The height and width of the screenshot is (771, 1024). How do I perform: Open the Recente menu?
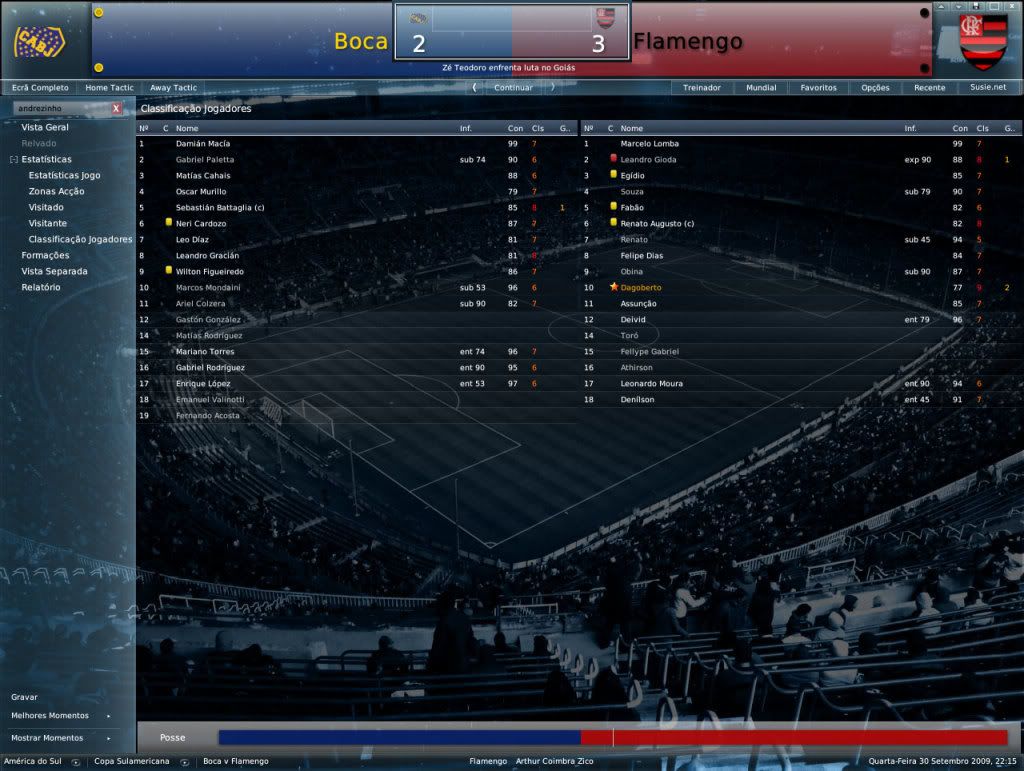pos(929,88)
